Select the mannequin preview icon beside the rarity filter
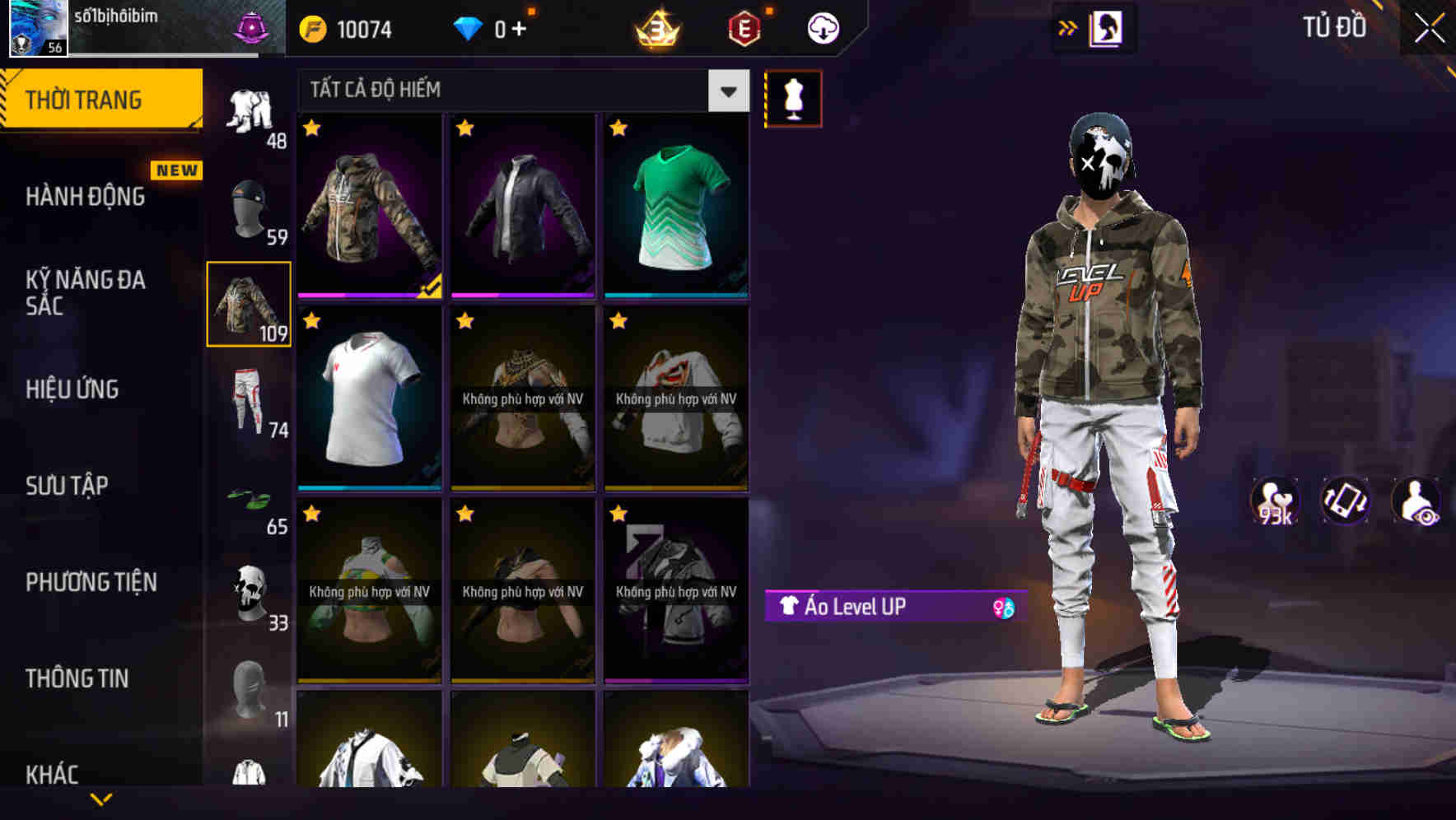 tap(793, 97)
